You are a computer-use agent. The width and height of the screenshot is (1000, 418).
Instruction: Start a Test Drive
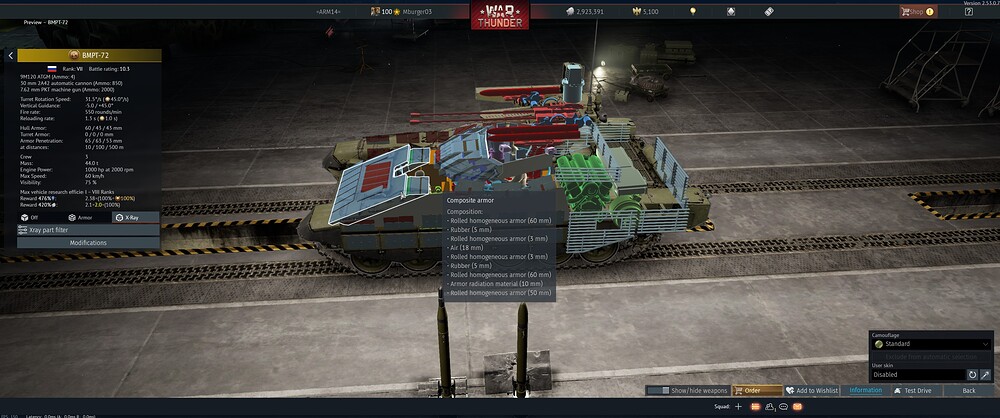pyautogui.click(x=916, y=390)
